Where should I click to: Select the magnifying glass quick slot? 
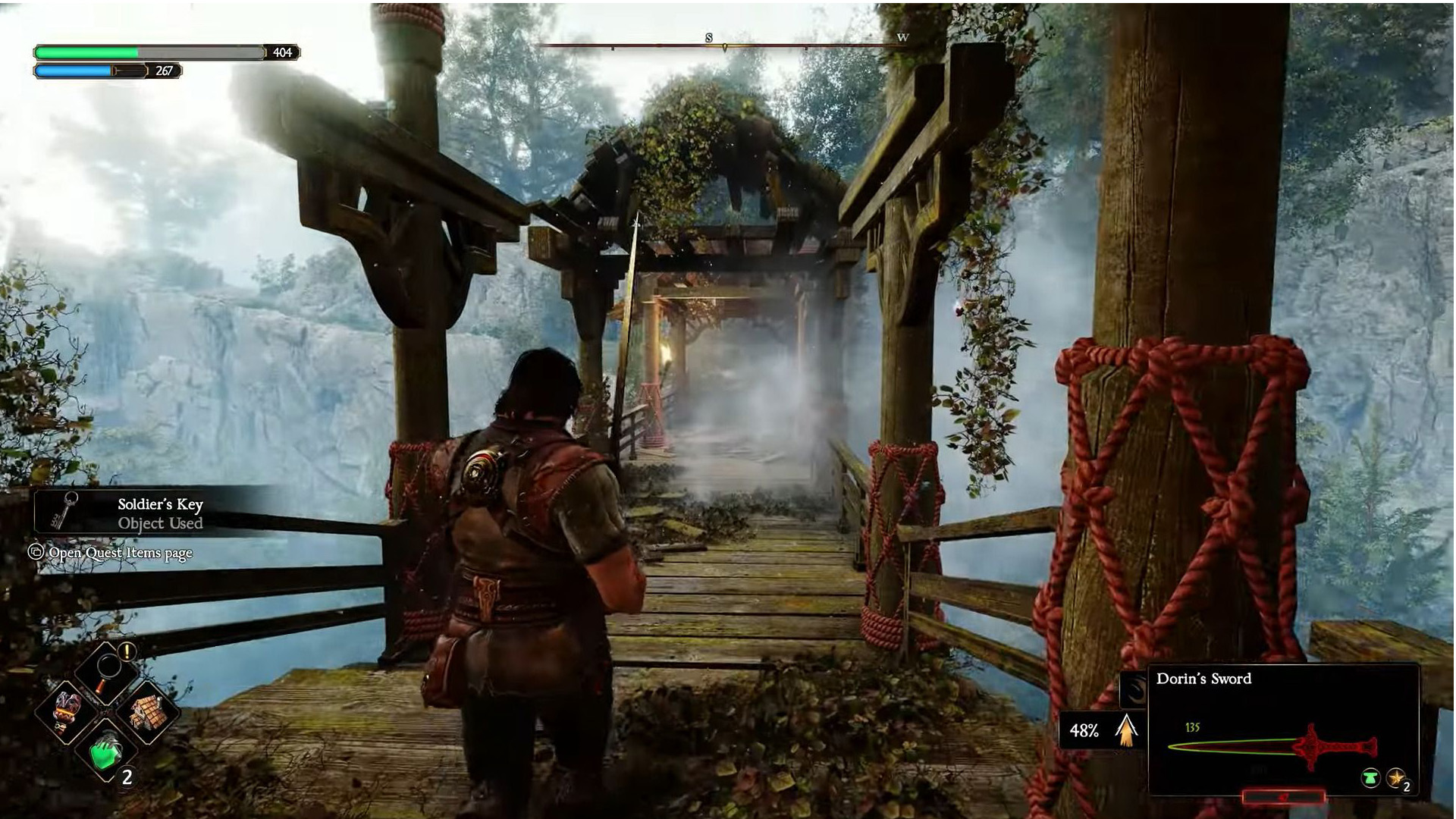(107, 669)
